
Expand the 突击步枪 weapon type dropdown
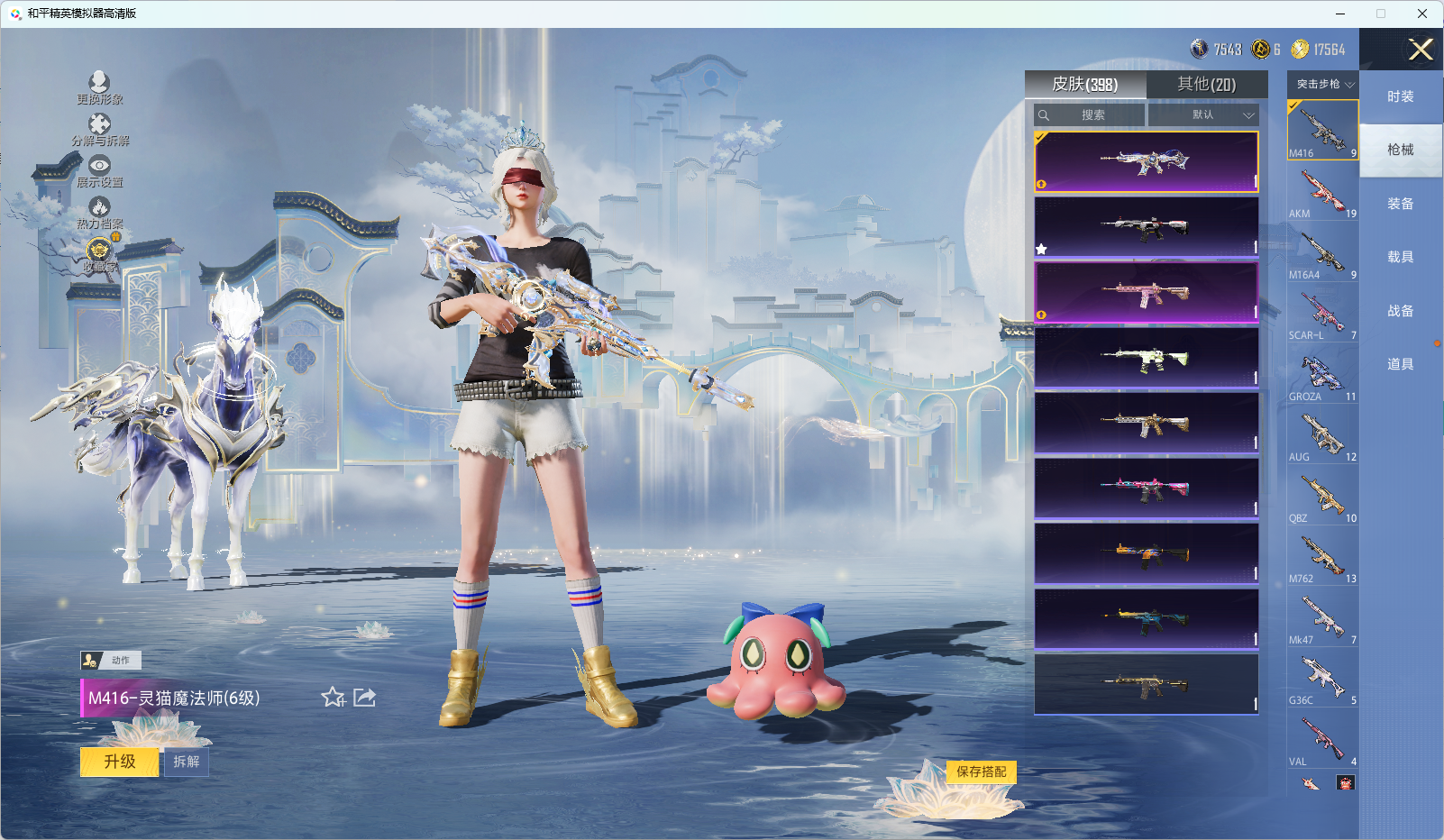[1323, 84]
